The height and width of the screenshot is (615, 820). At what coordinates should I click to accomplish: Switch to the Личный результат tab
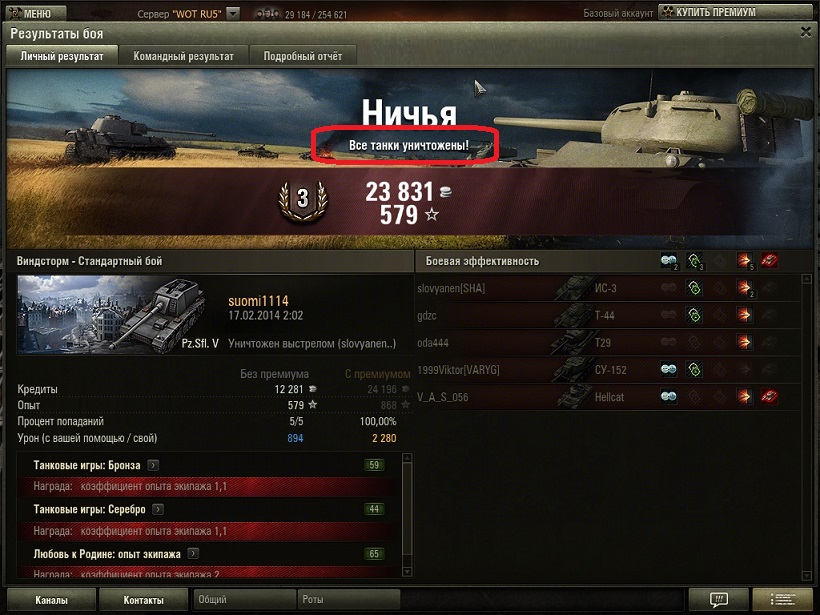[62, 57]
